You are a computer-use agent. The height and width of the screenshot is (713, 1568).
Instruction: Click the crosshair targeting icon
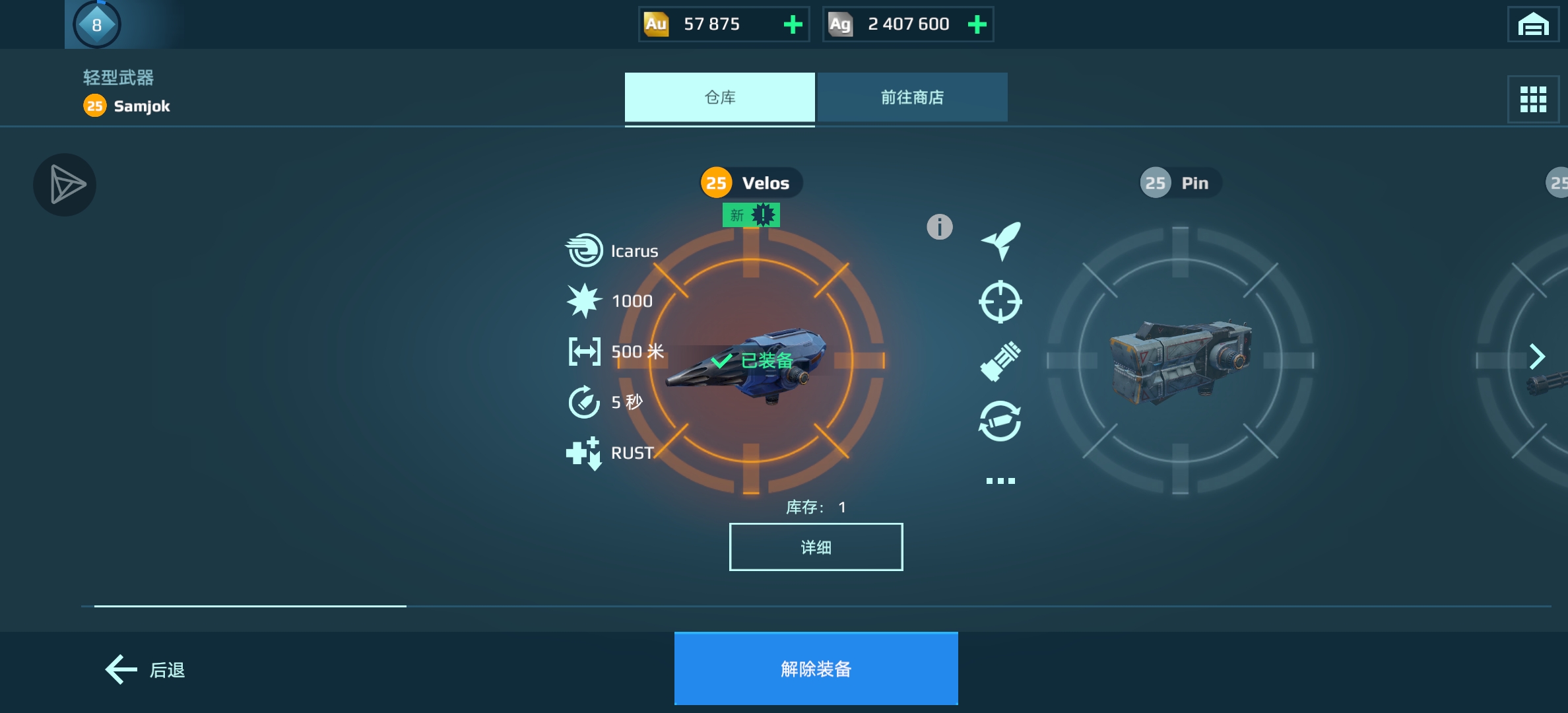[x=1000, y=302]
